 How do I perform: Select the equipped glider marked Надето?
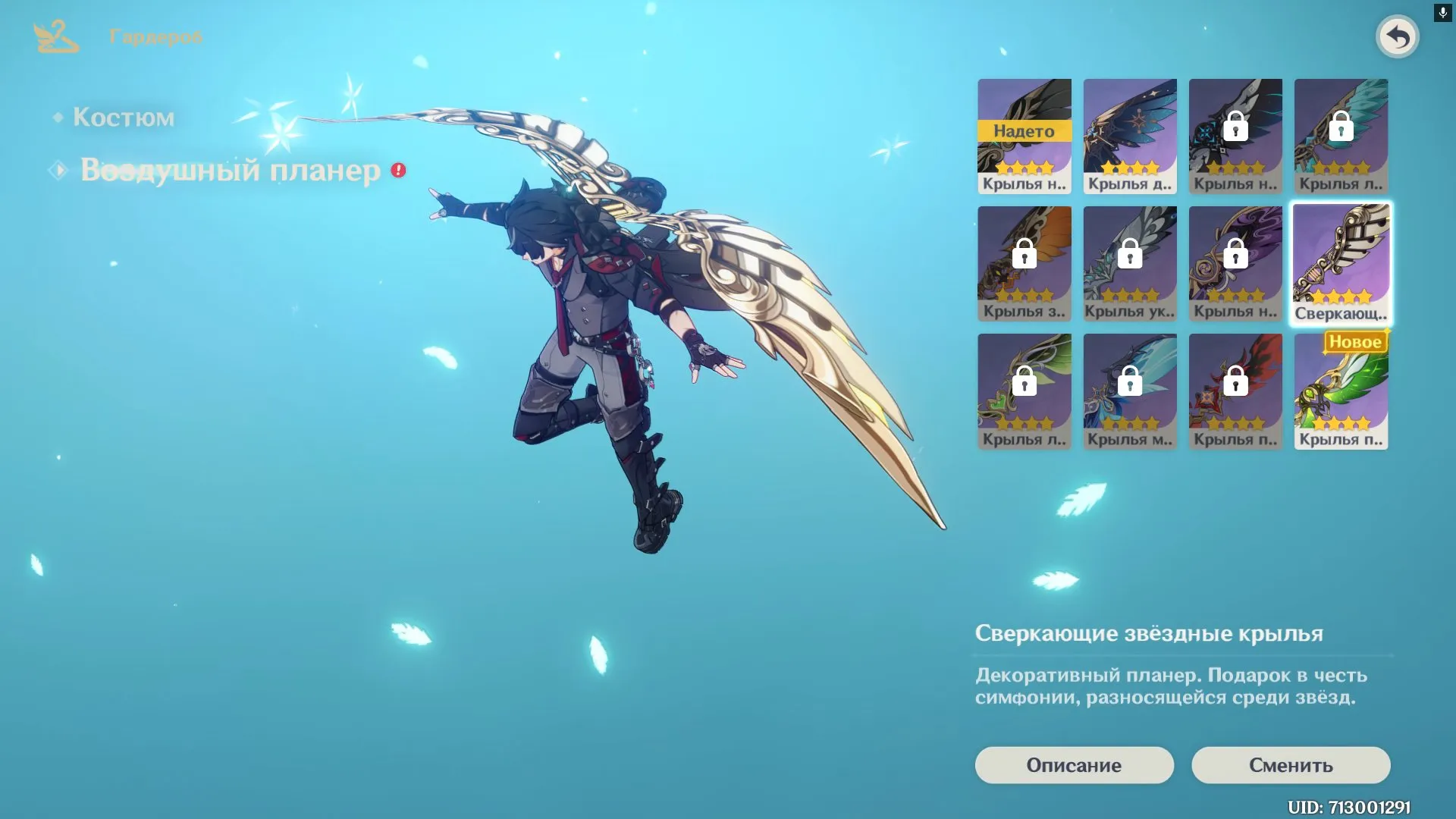(x=1025, y=136)
